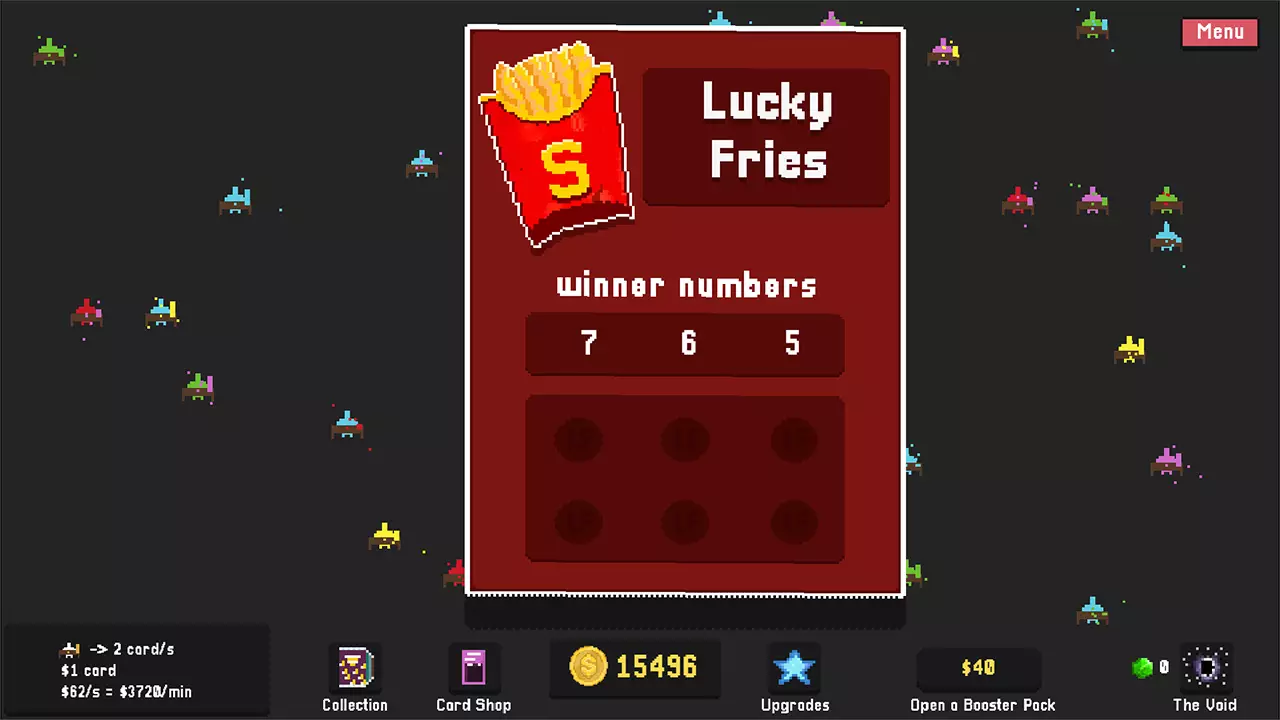Select the Lucky Fries card title
Image resolution: width=1280 pixels, height=720 pixels.
tap(767, 133)
